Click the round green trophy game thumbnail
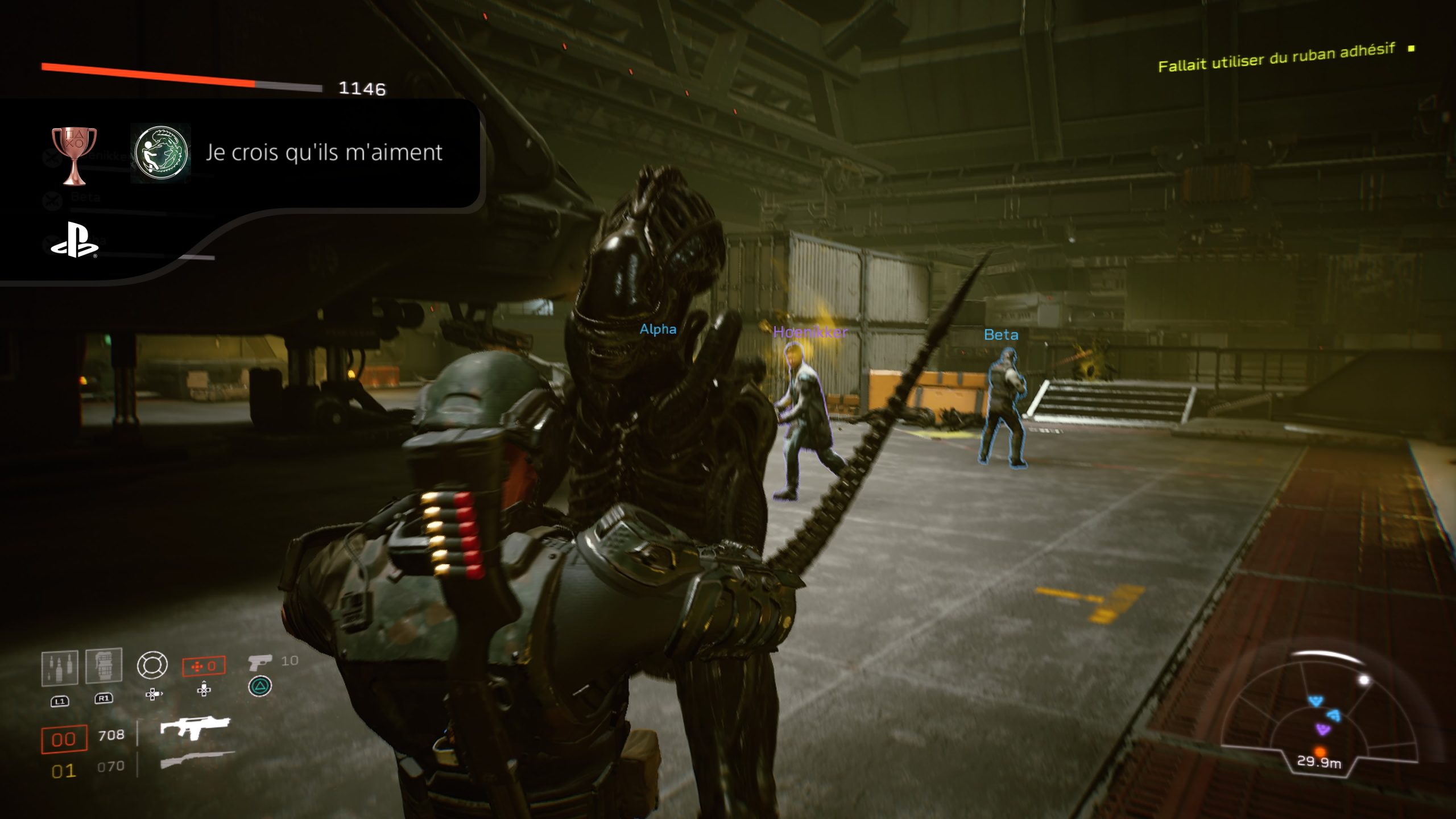 (161, 153)
